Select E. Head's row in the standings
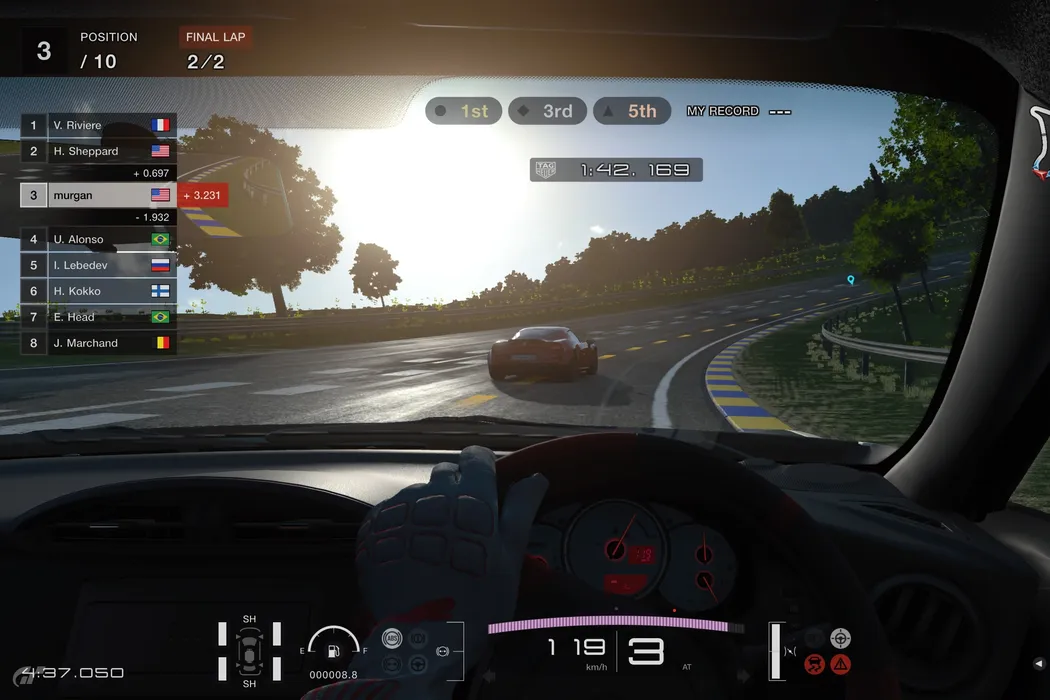 click(98, 317)
